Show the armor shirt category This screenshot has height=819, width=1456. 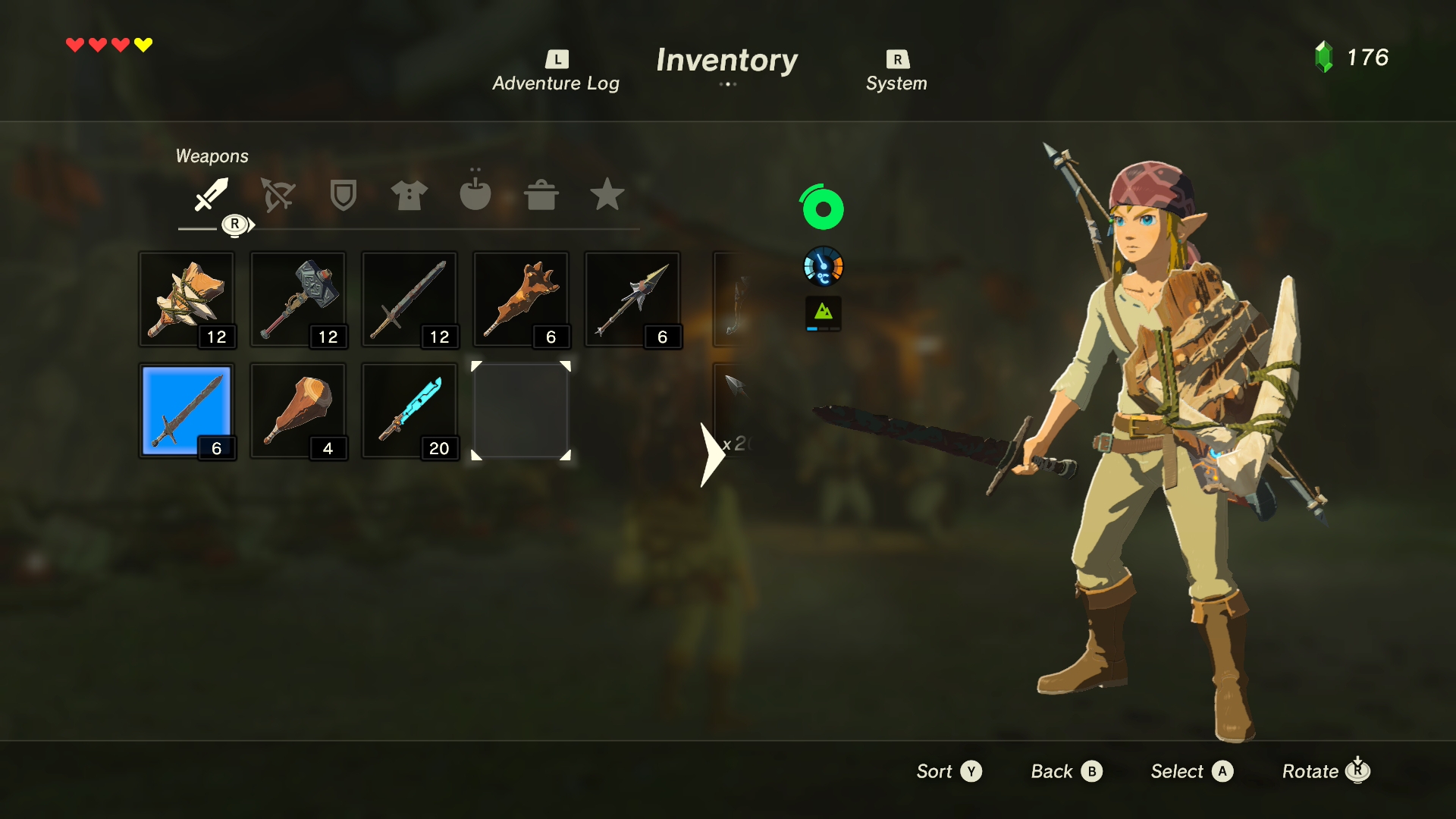[x=409, y=195]
